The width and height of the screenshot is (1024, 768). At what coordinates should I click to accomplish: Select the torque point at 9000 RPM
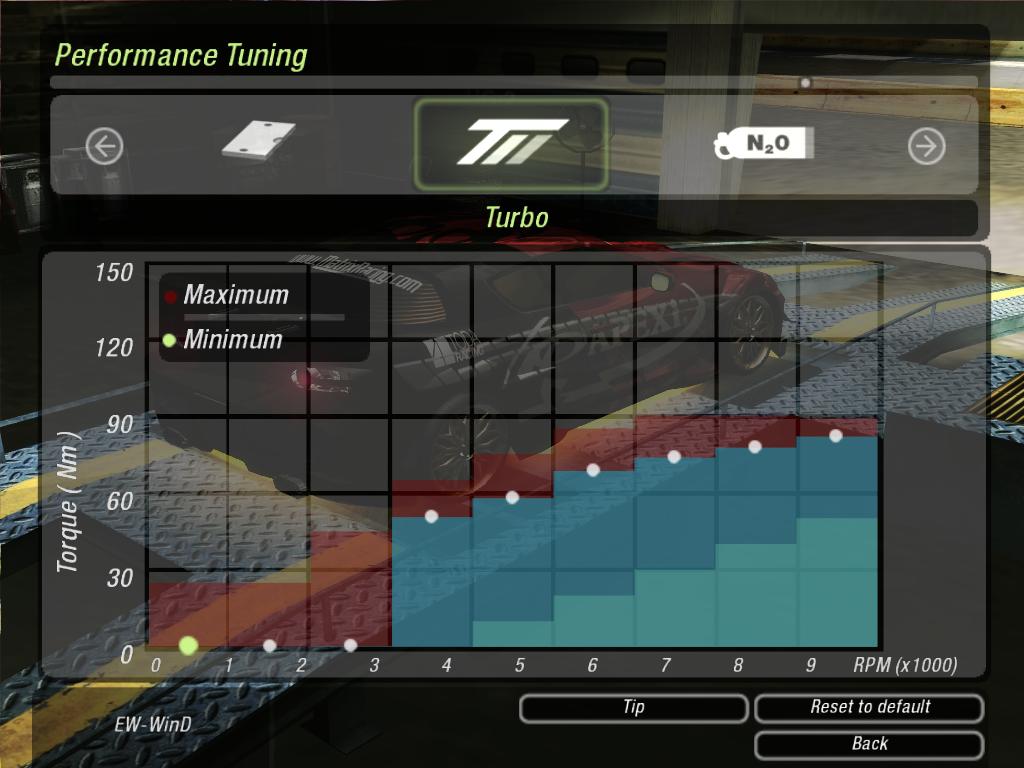tap(836, 435)
